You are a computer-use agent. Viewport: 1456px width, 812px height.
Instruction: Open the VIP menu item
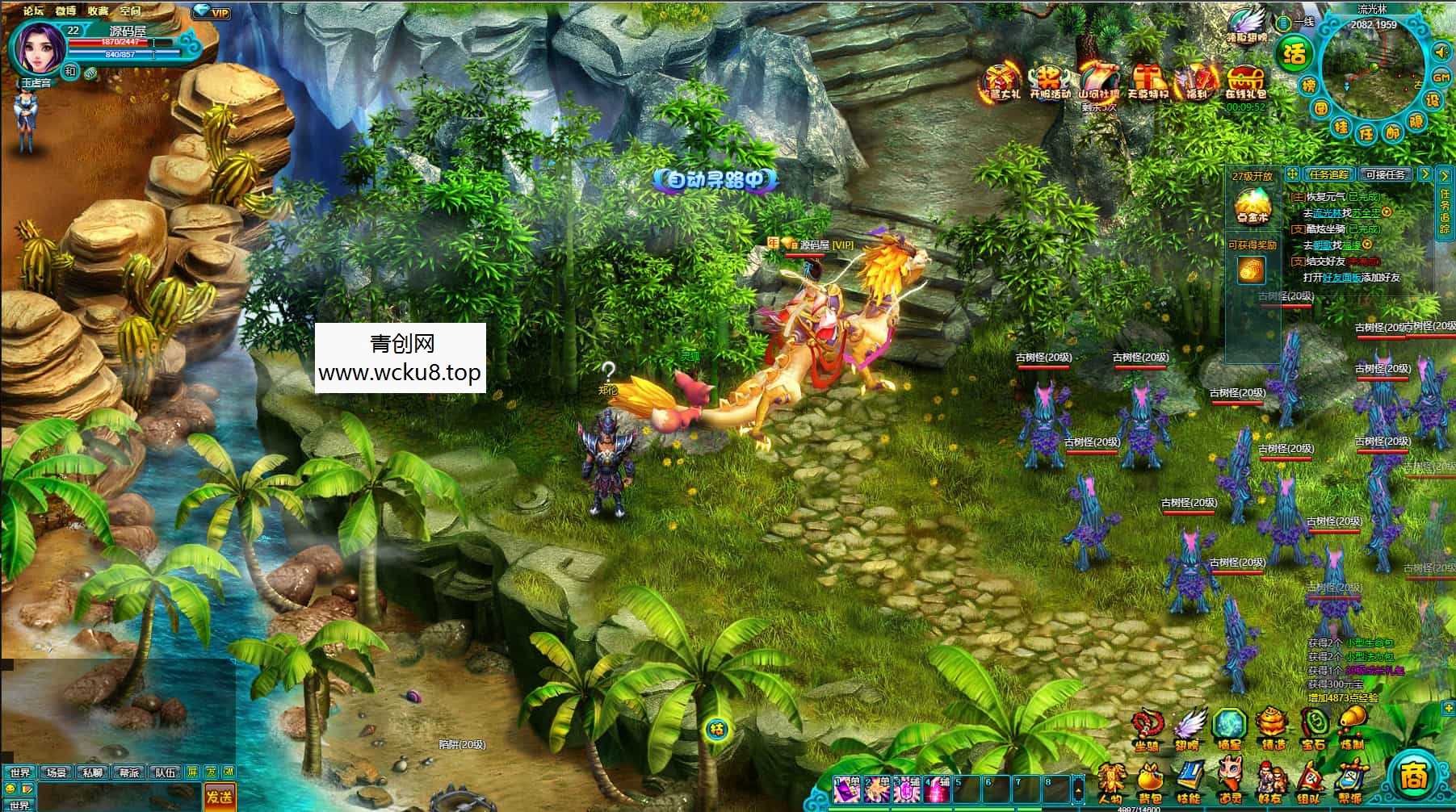point(212,13)
